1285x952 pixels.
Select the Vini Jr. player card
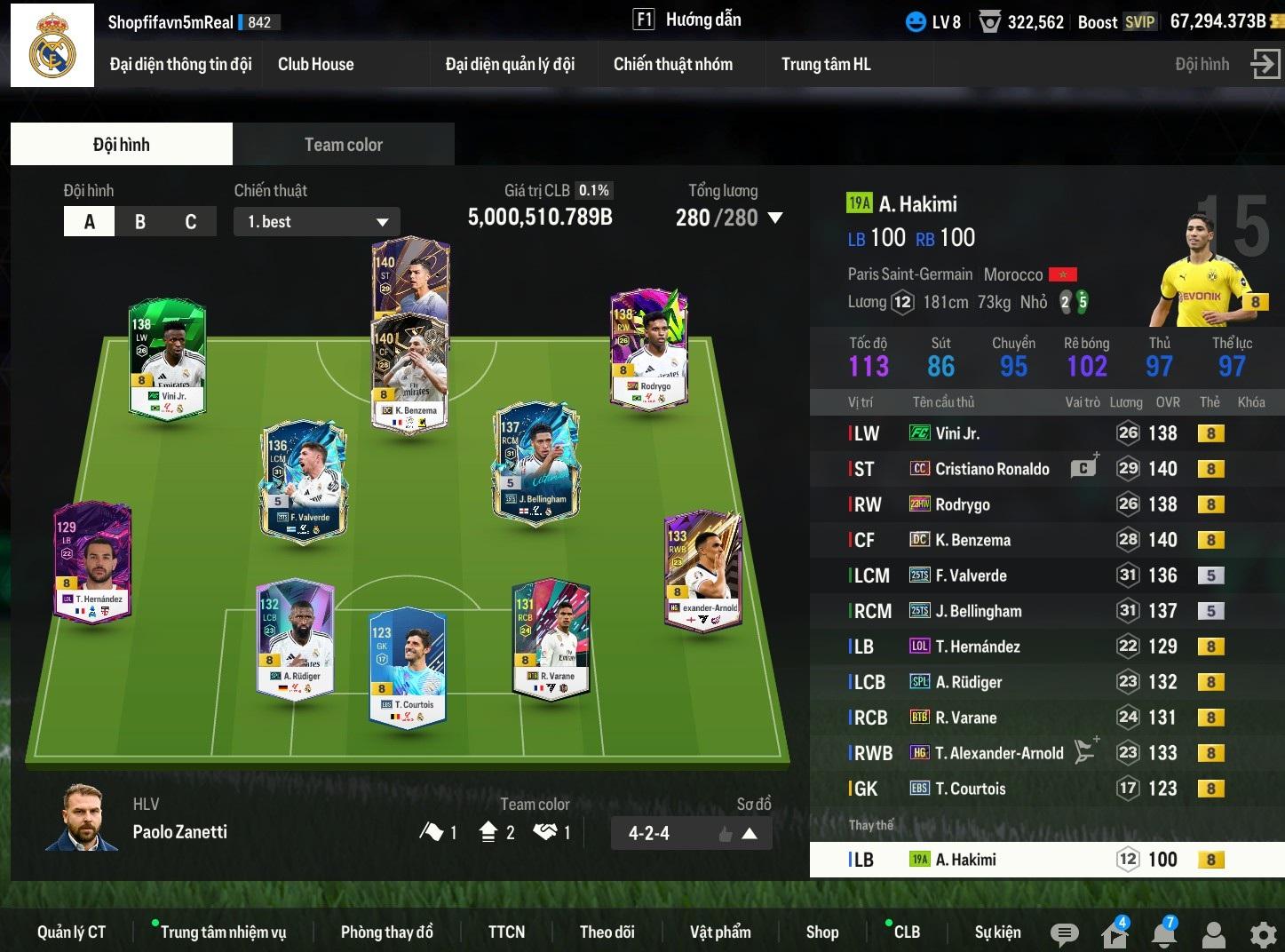pyautogui.click(x=168, y=359)
